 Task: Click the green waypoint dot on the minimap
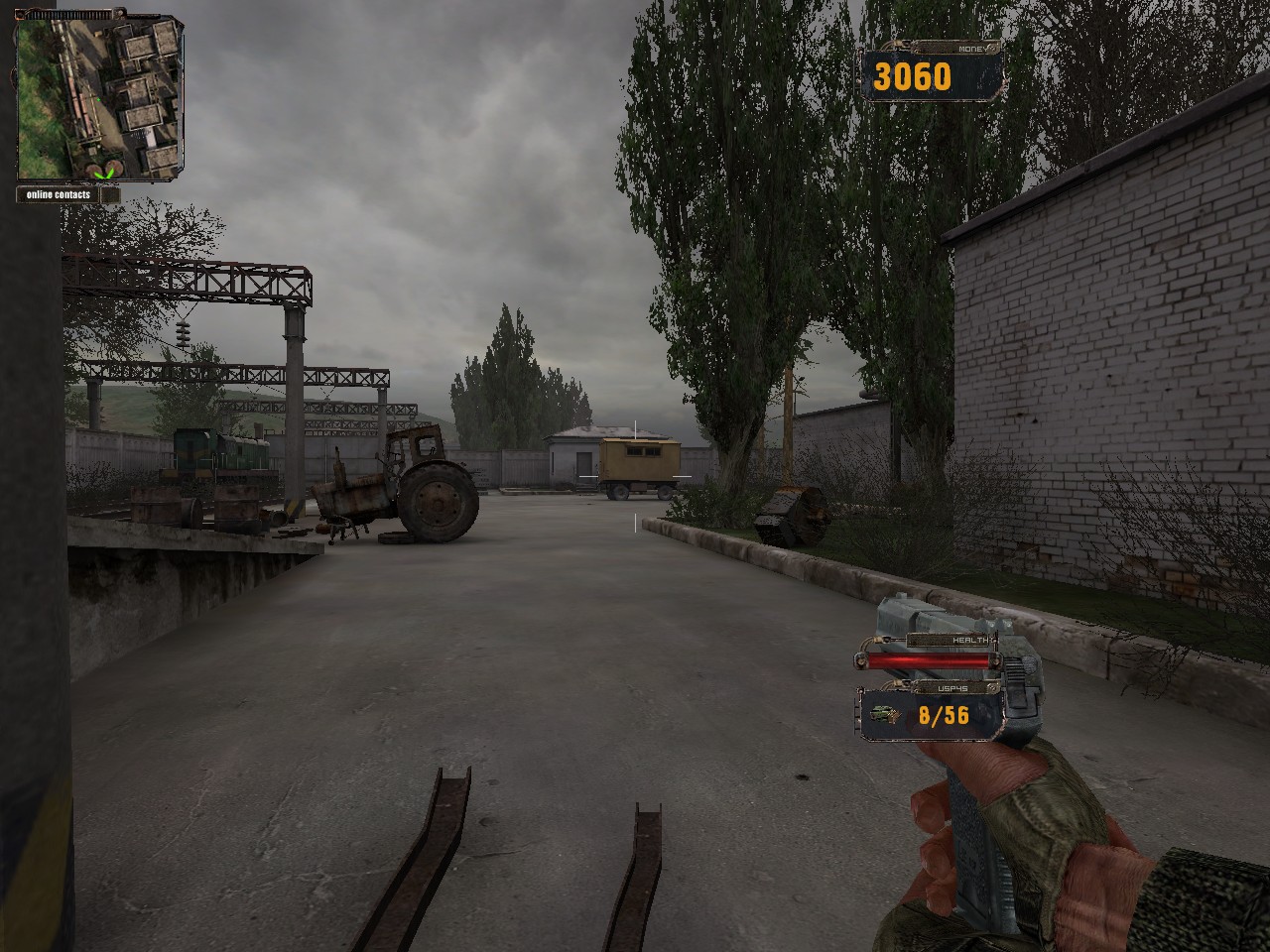point(98,99)
